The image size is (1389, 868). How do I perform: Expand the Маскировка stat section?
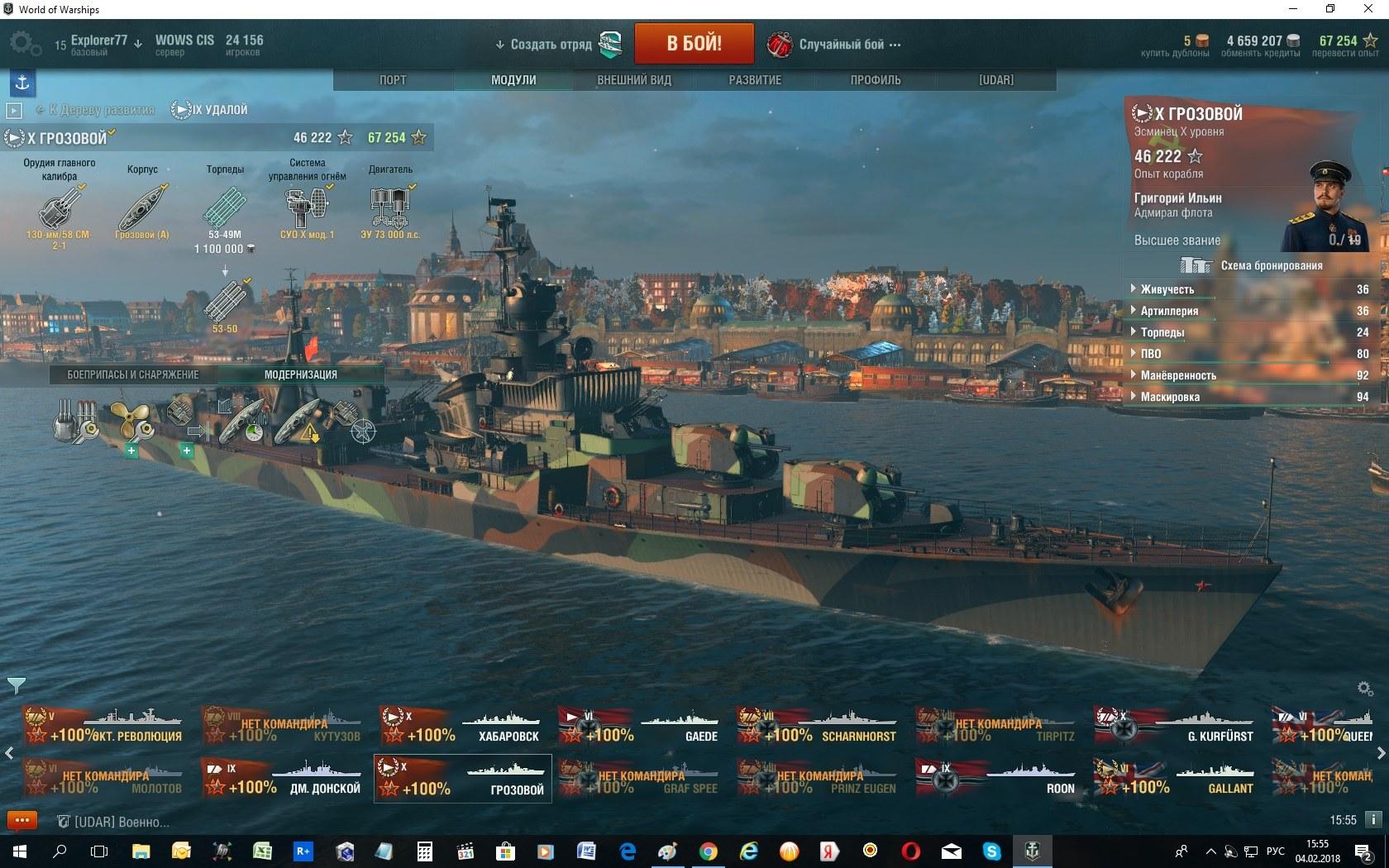point(1169,397)
